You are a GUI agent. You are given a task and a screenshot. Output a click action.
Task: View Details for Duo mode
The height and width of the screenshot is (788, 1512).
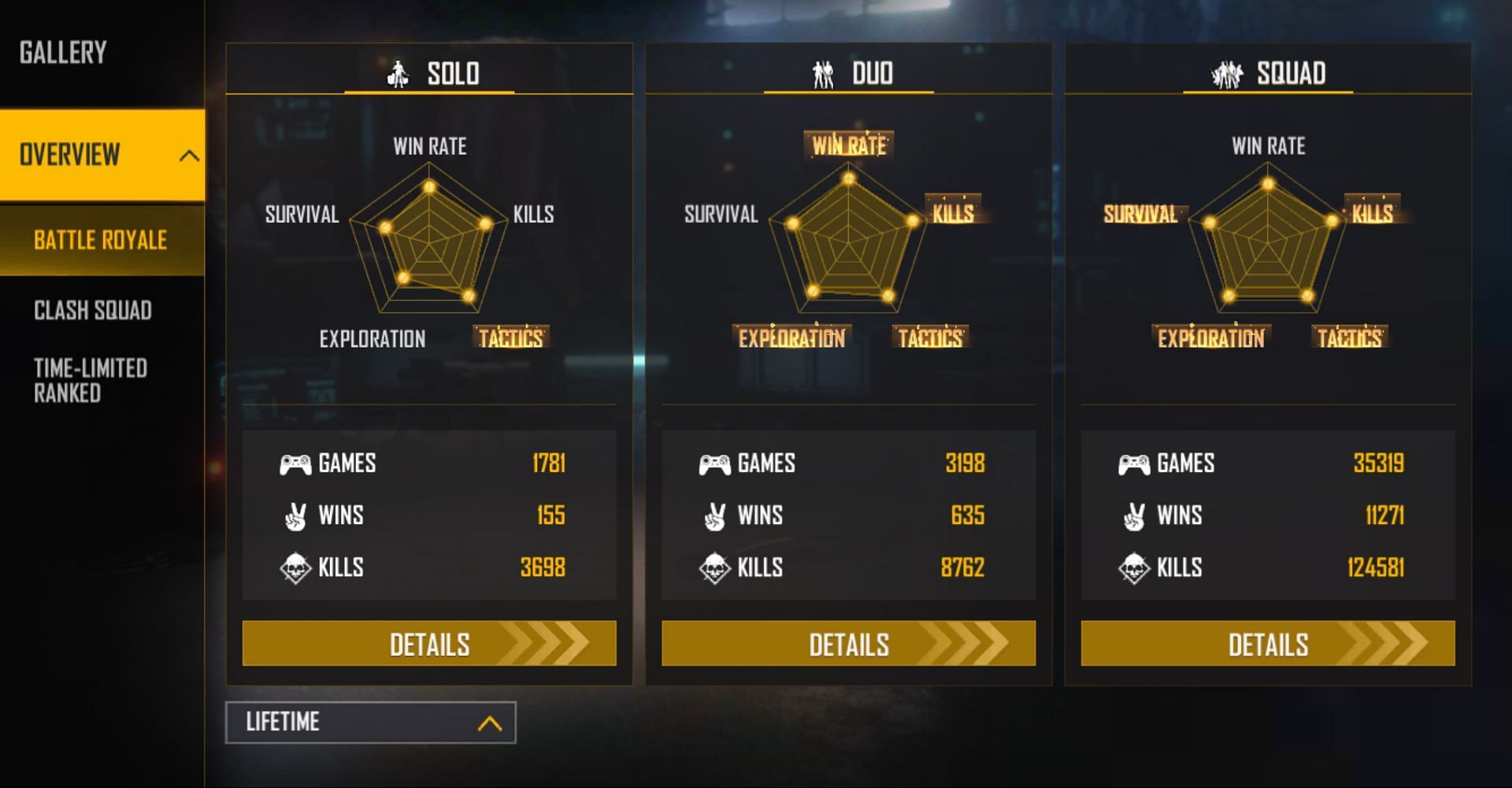click(x=848, y=644)
